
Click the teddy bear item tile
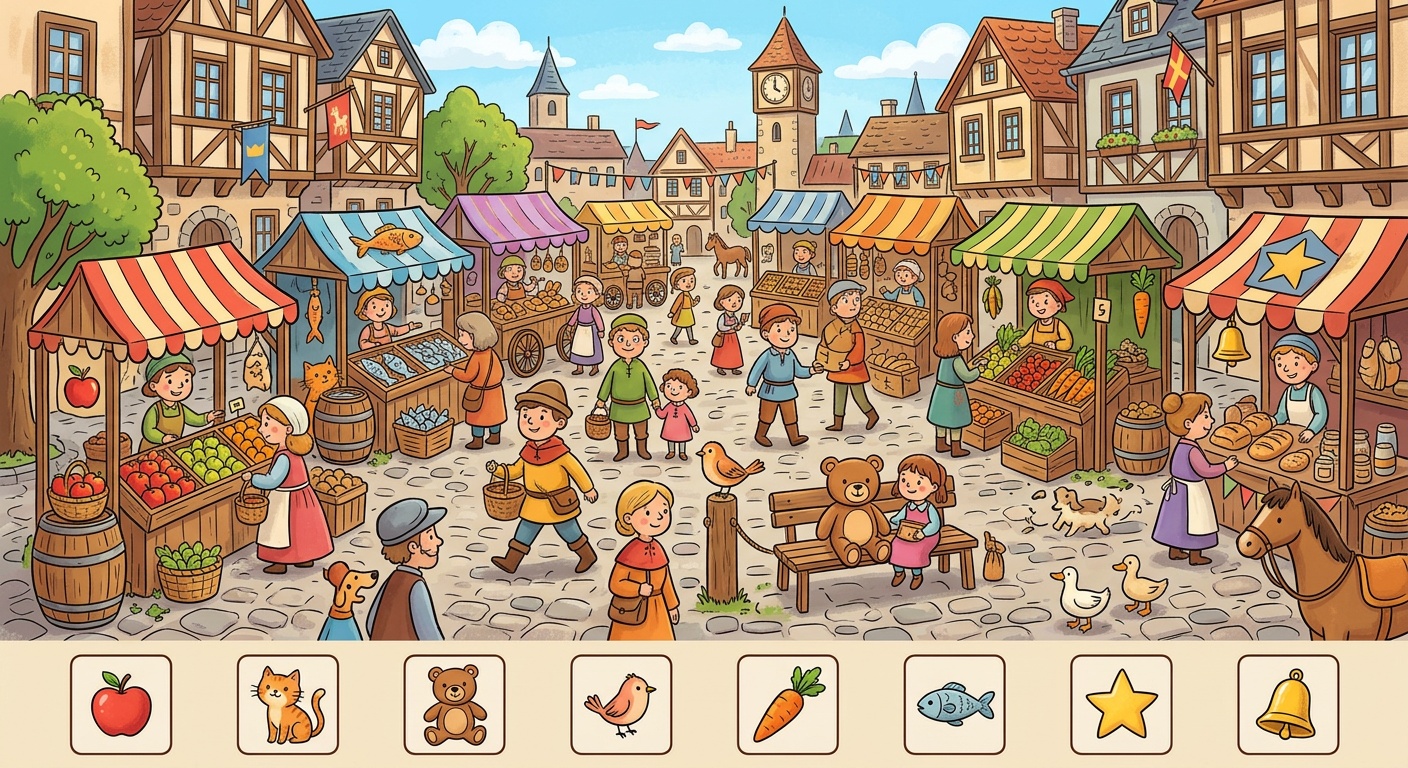point(455,704)
